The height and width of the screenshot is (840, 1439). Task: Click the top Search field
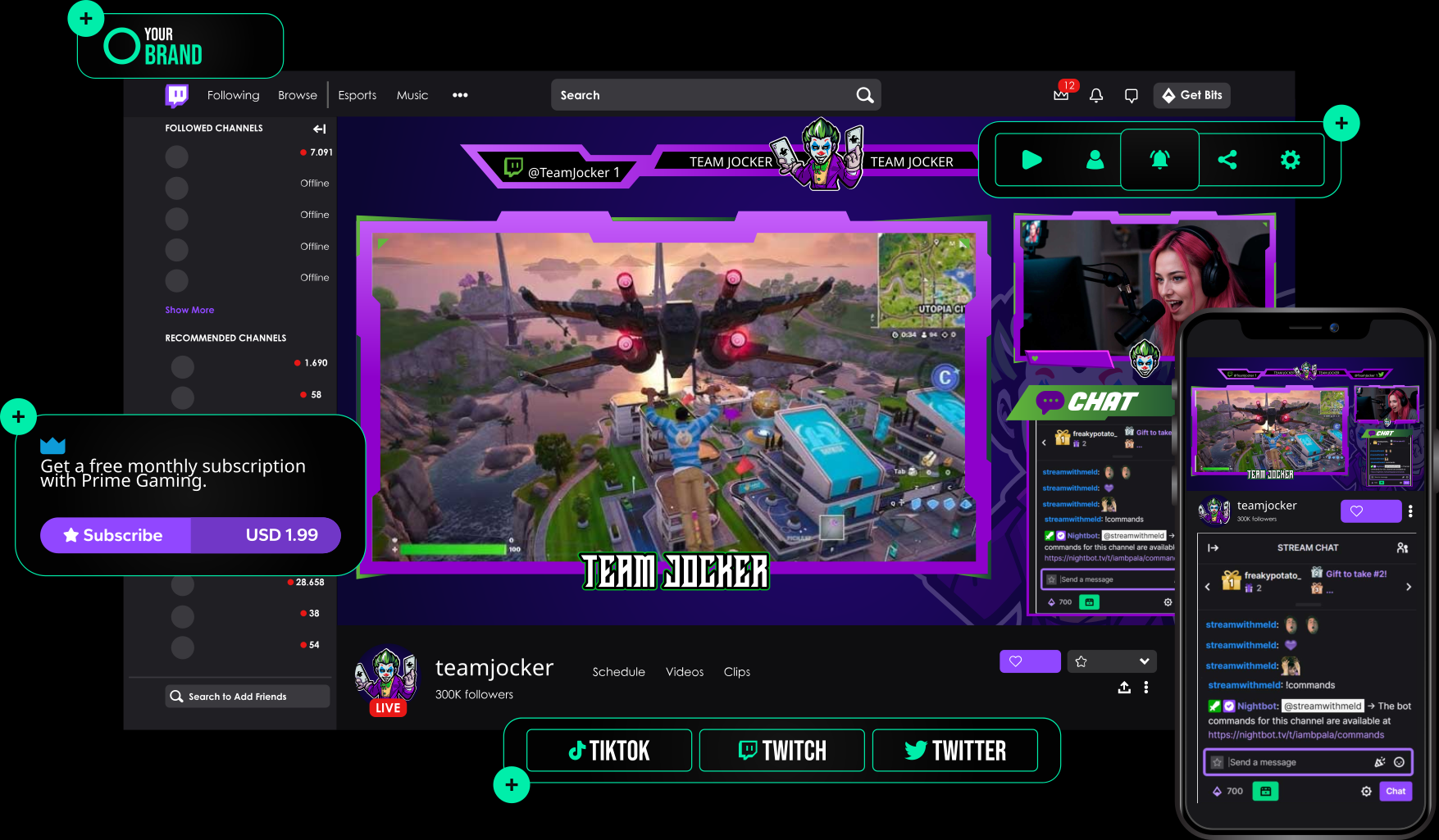pos(705,95)
